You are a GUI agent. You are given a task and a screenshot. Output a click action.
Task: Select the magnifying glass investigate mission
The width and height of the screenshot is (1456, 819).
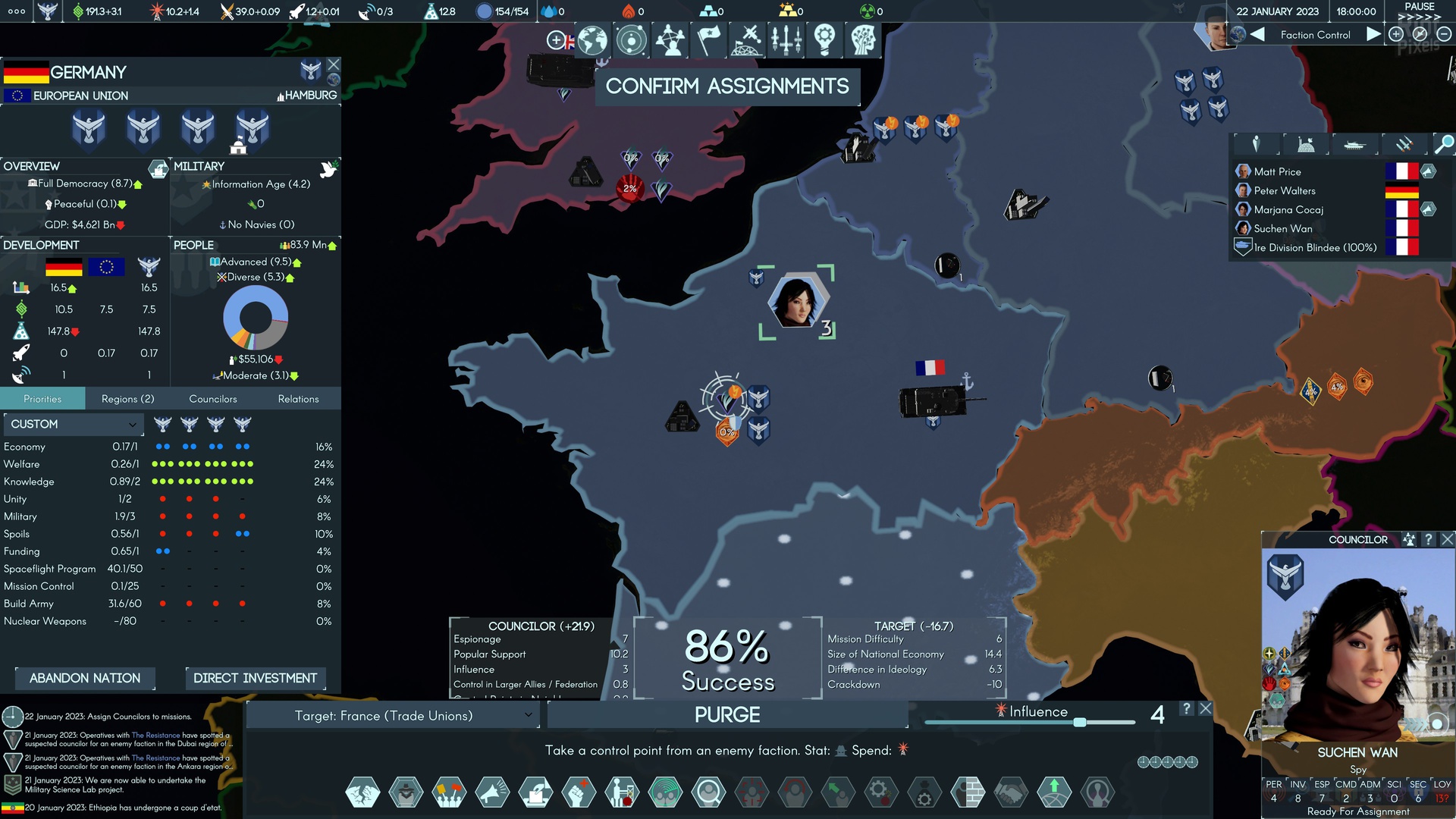(x=708, y=792)
